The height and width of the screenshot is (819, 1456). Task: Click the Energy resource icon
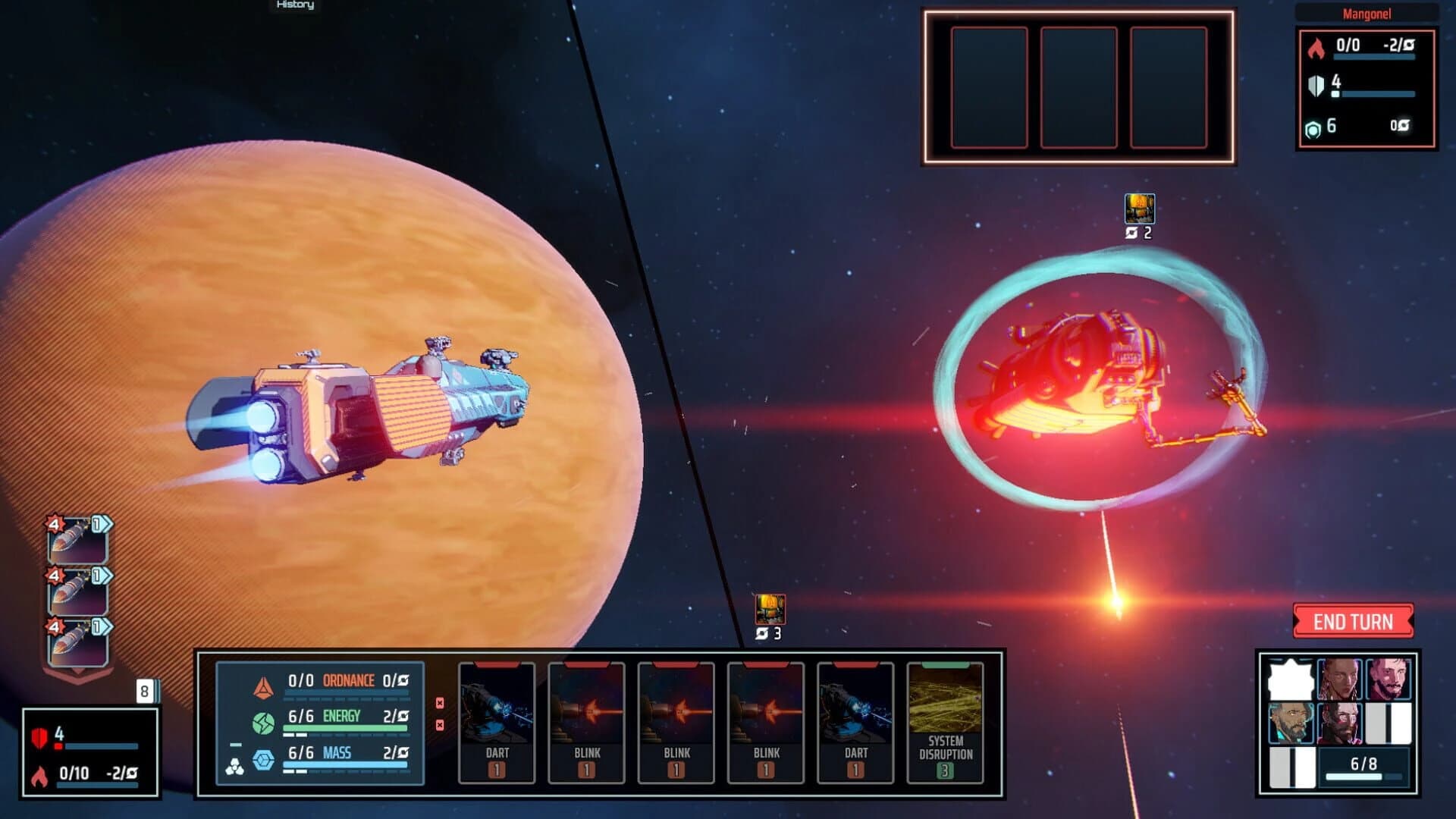pyautogui.click(x=263, y=723)
